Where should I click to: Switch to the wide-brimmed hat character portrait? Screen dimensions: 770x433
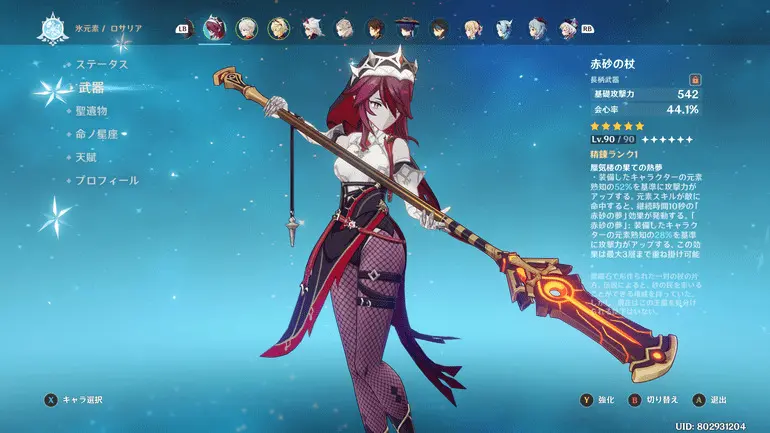coord(407,28)
